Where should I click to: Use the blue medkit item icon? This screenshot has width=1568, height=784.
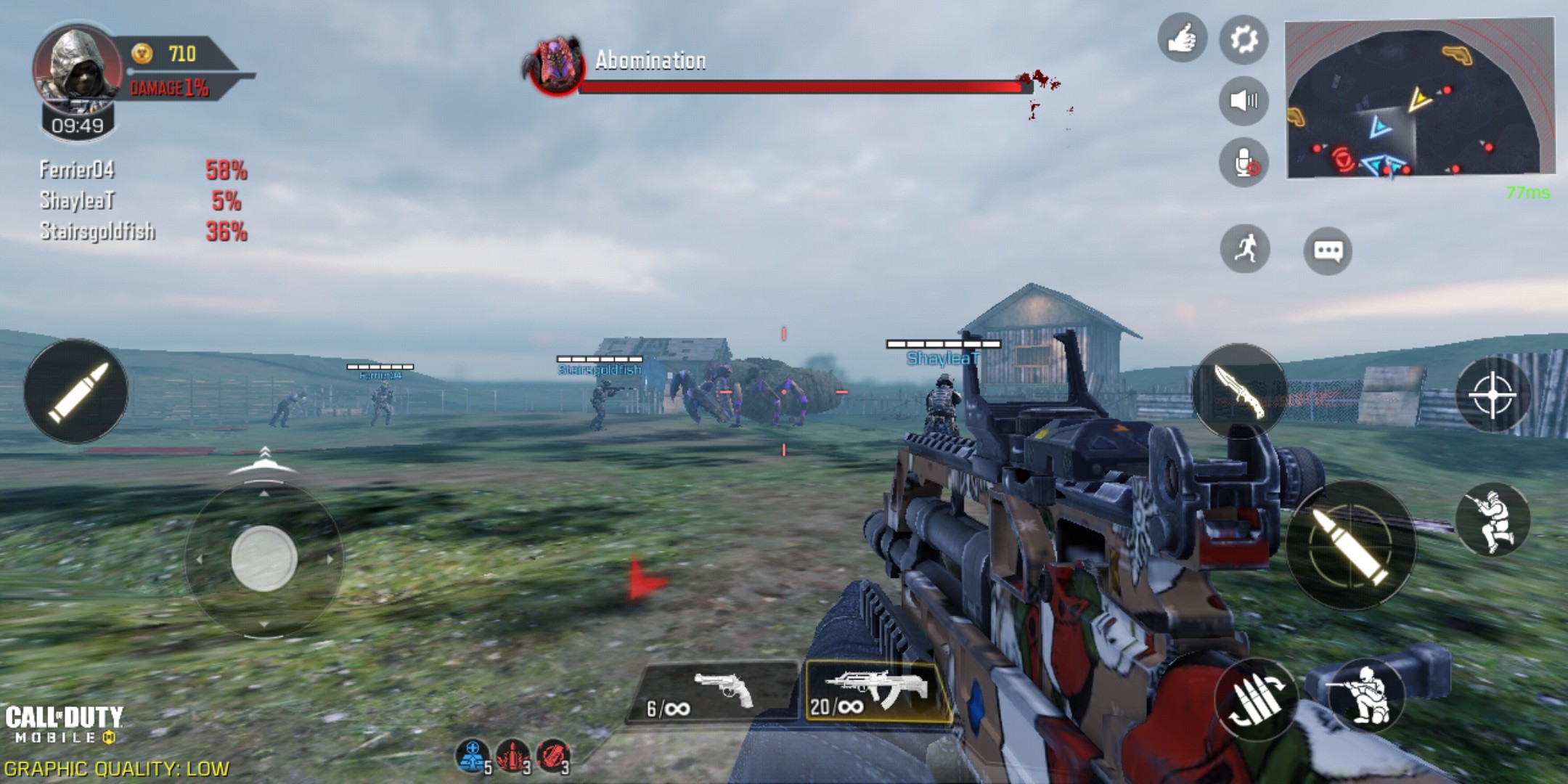(473, 756)
